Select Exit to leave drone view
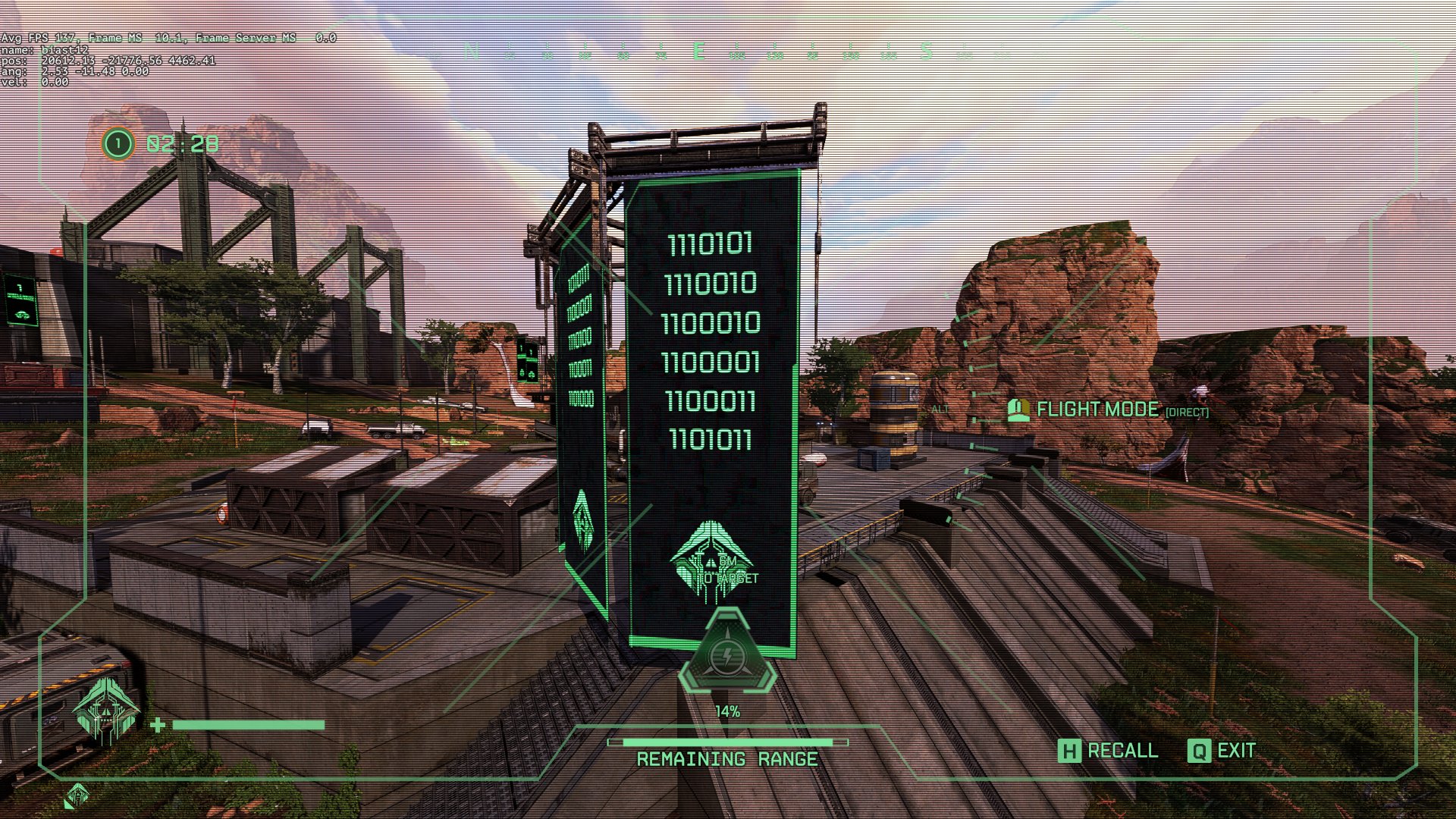 pyautogui.click(x=1222, y=751)
